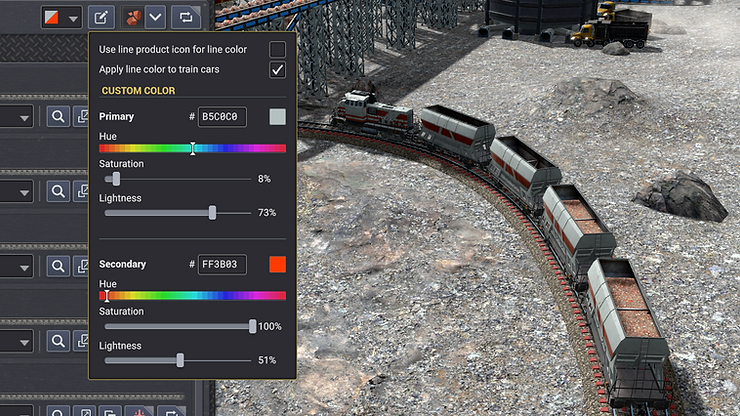This screenshot has height=416, width=740.
Task: Enable line product icon for line color
Action: pyautogui.click(x=278, y=49)
